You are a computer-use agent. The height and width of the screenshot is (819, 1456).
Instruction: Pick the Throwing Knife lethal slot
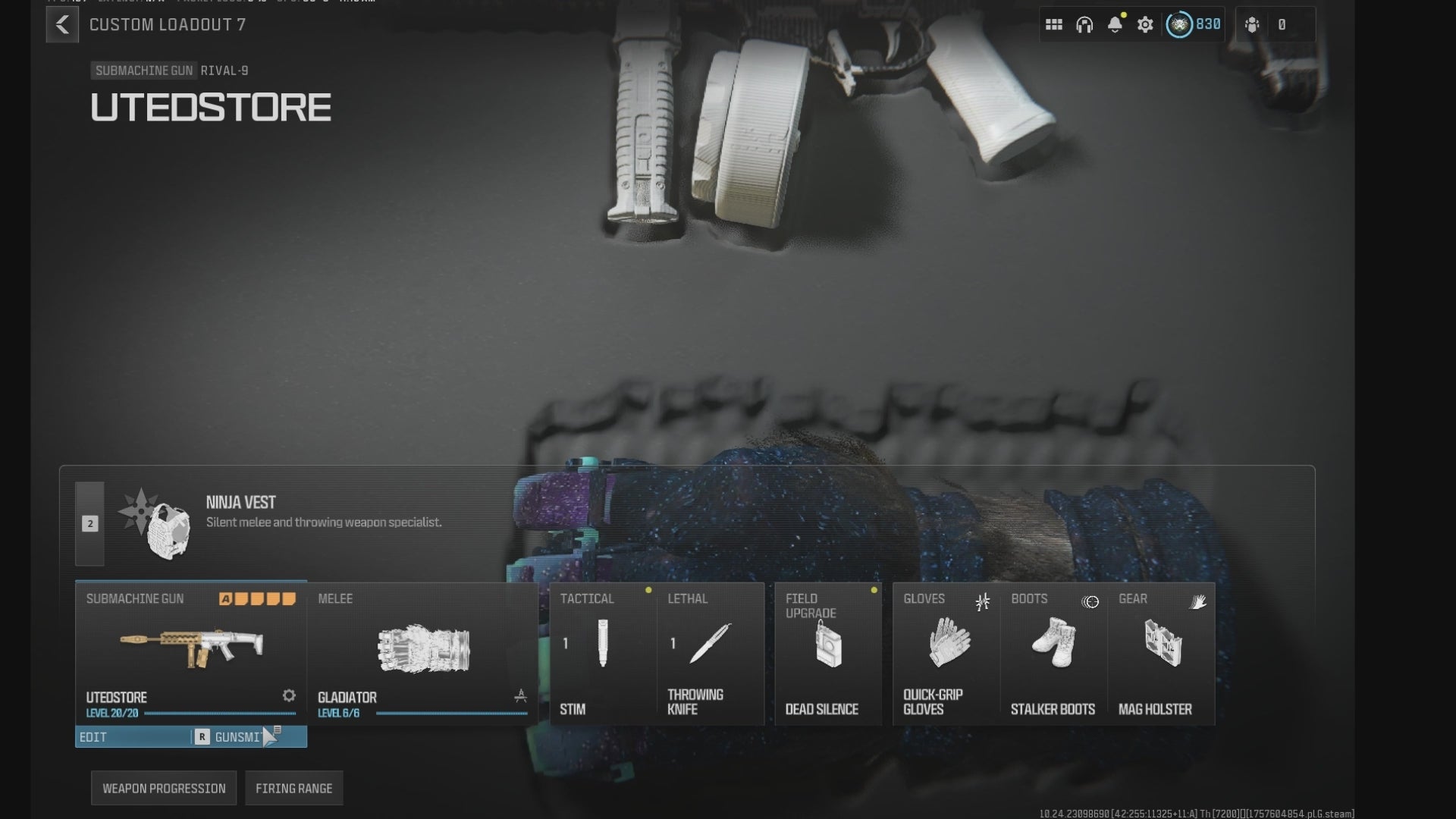tap(710, 652)
